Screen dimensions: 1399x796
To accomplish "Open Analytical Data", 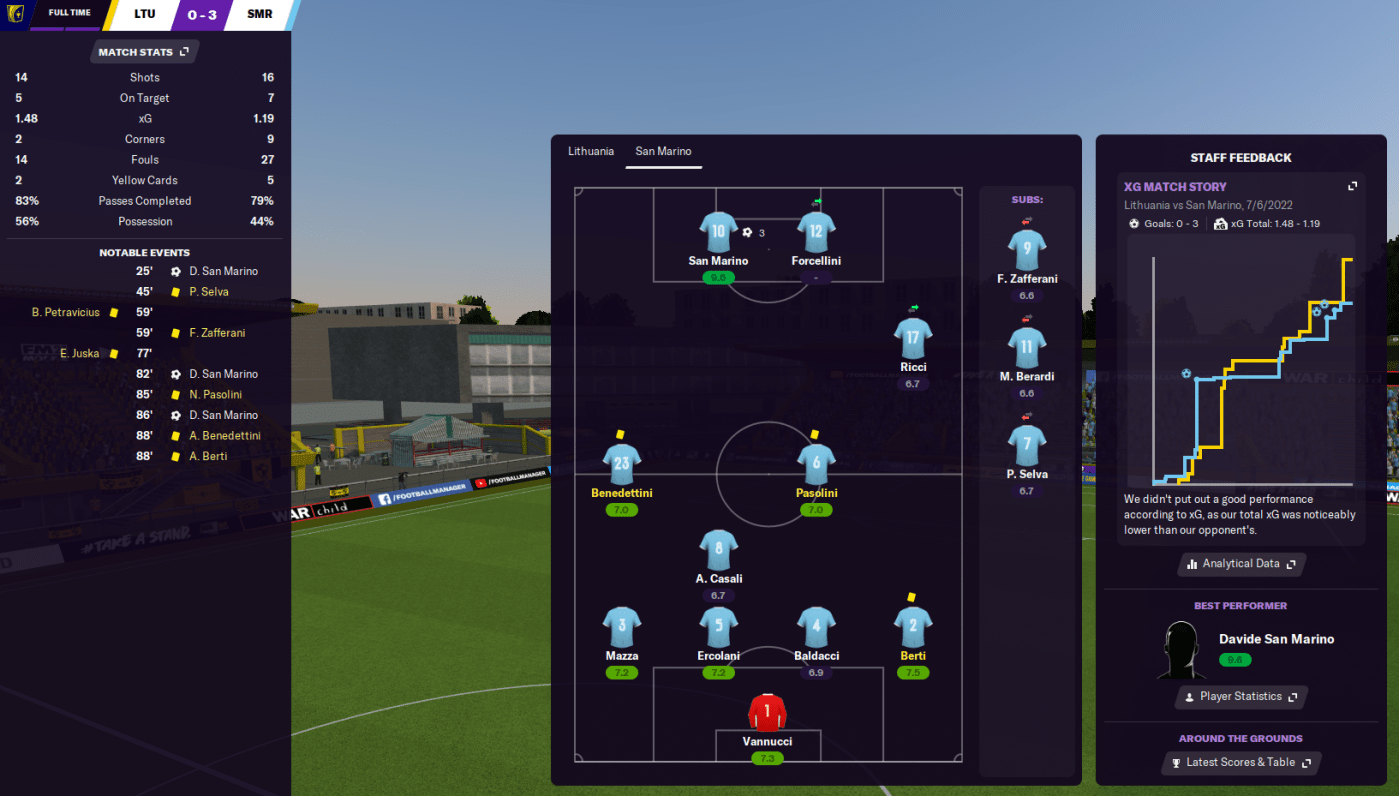I will (1241, 564).
